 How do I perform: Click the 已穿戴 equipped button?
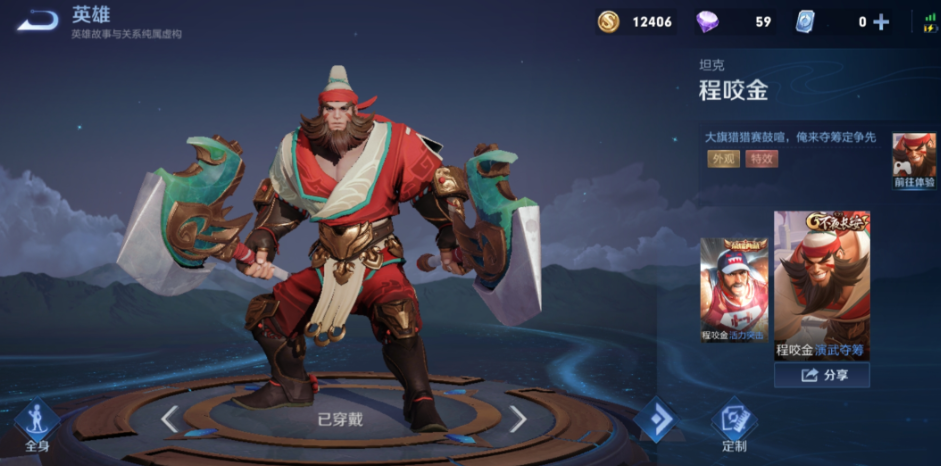pyautogui.click(x=341, y=419)
